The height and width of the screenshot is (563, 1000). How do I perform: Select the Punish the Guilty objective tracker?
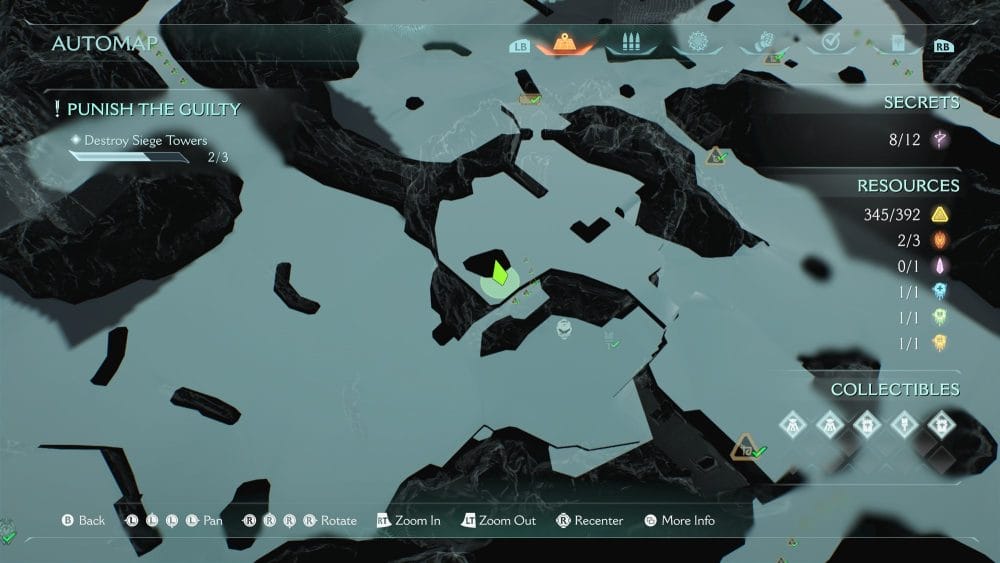point(147,109)
